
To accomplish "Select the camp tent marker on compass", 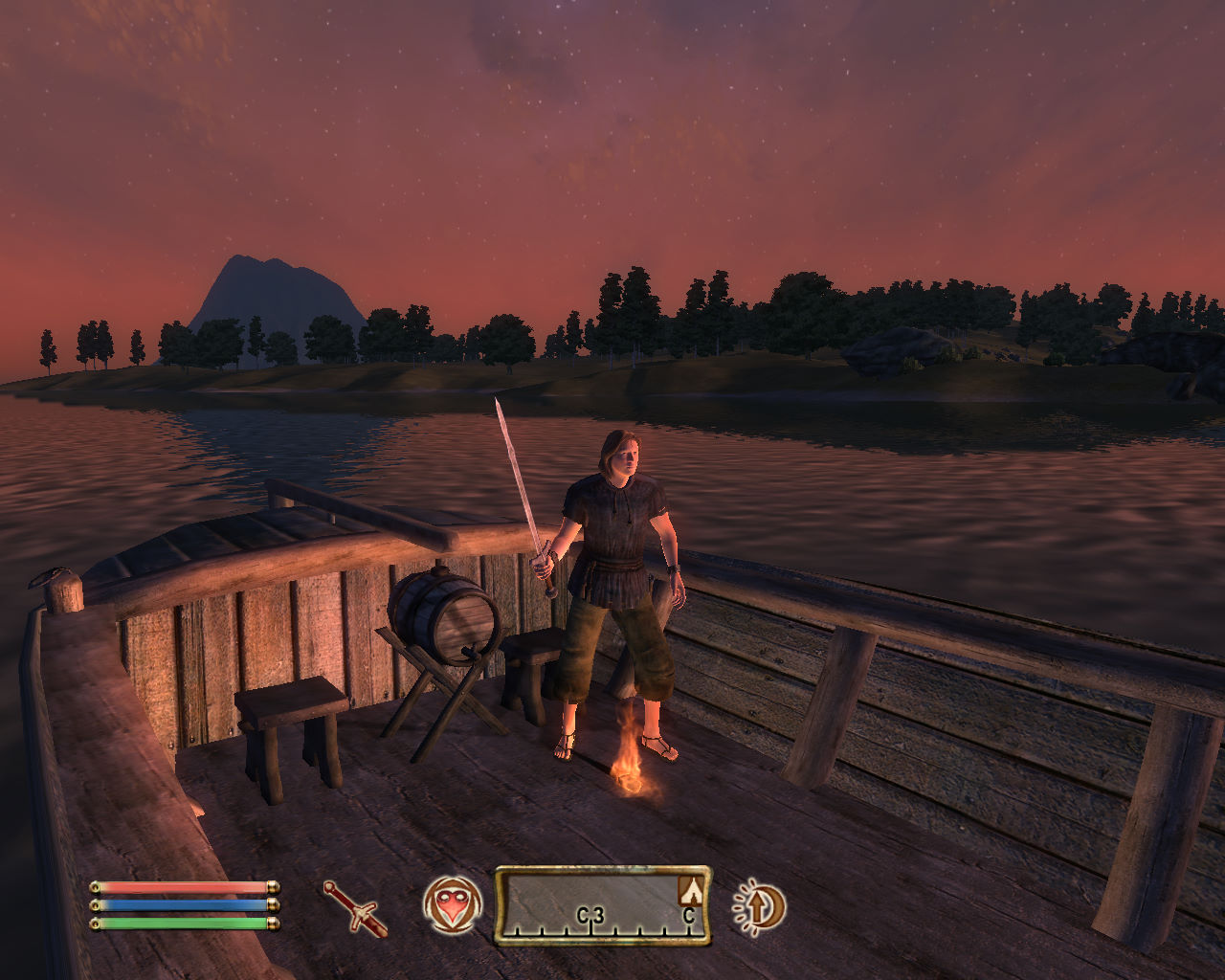I will click(x=691, y=891).
